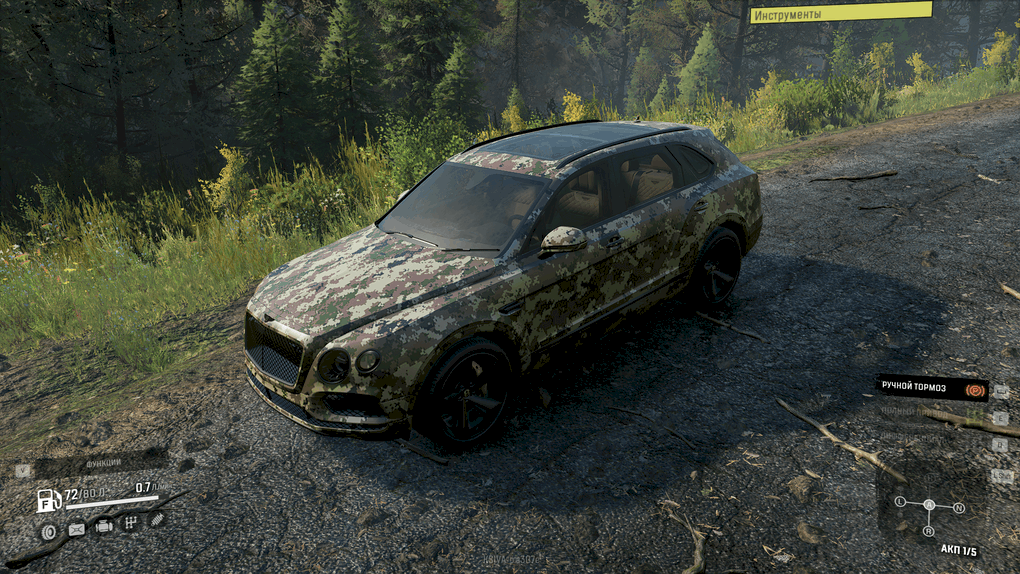The height and width of the screenshot is (574, 1020).
Task: Open the Функции menu
Action: coord(103,463)
